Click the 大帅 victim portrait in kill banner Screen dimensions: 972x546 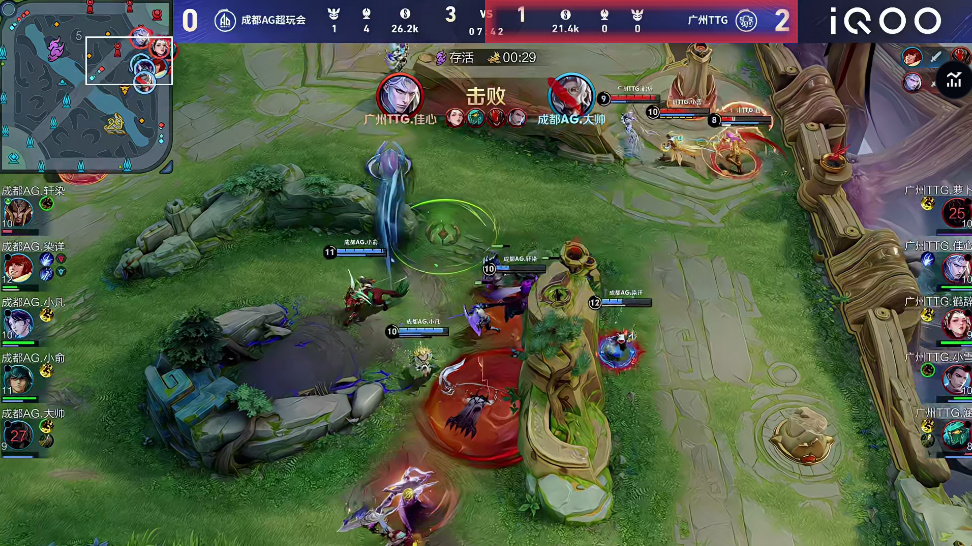tap(571, 95)
